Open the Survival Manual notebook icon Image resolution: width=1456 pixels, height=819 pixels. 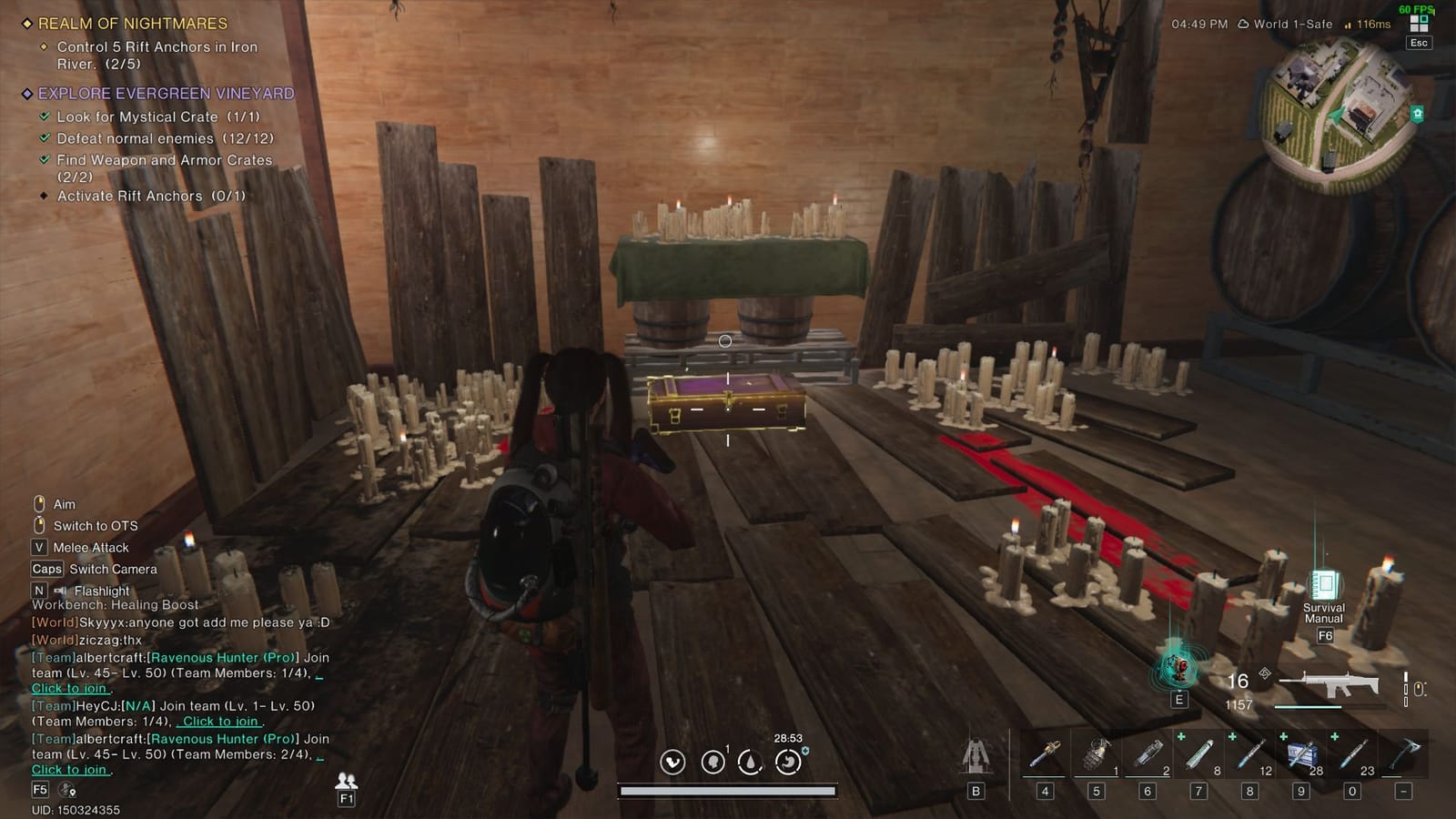1325,584
